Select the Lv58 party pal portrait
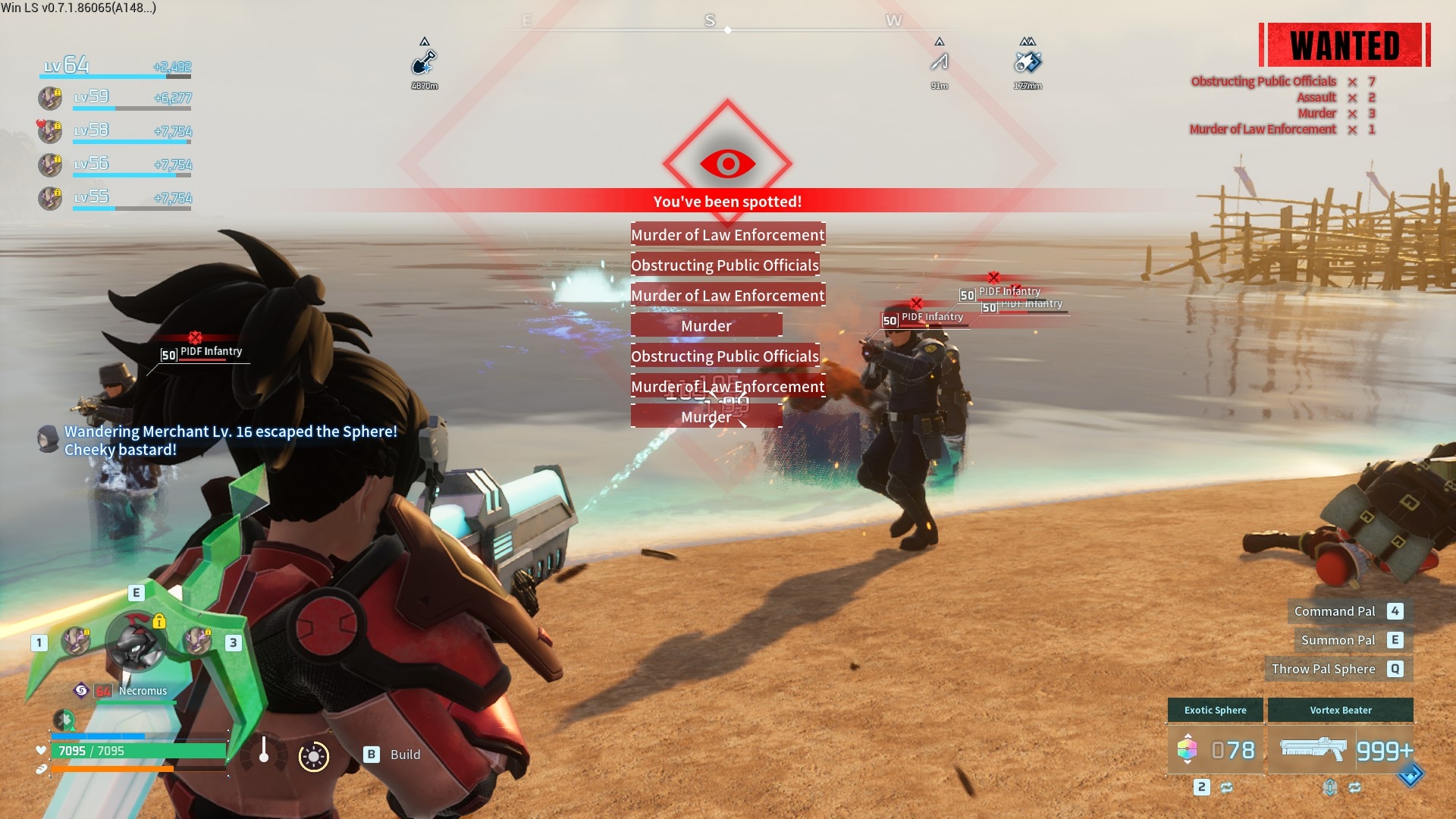Image resolution: width=1456 pixels, height=819 pixels. [50, 131]
